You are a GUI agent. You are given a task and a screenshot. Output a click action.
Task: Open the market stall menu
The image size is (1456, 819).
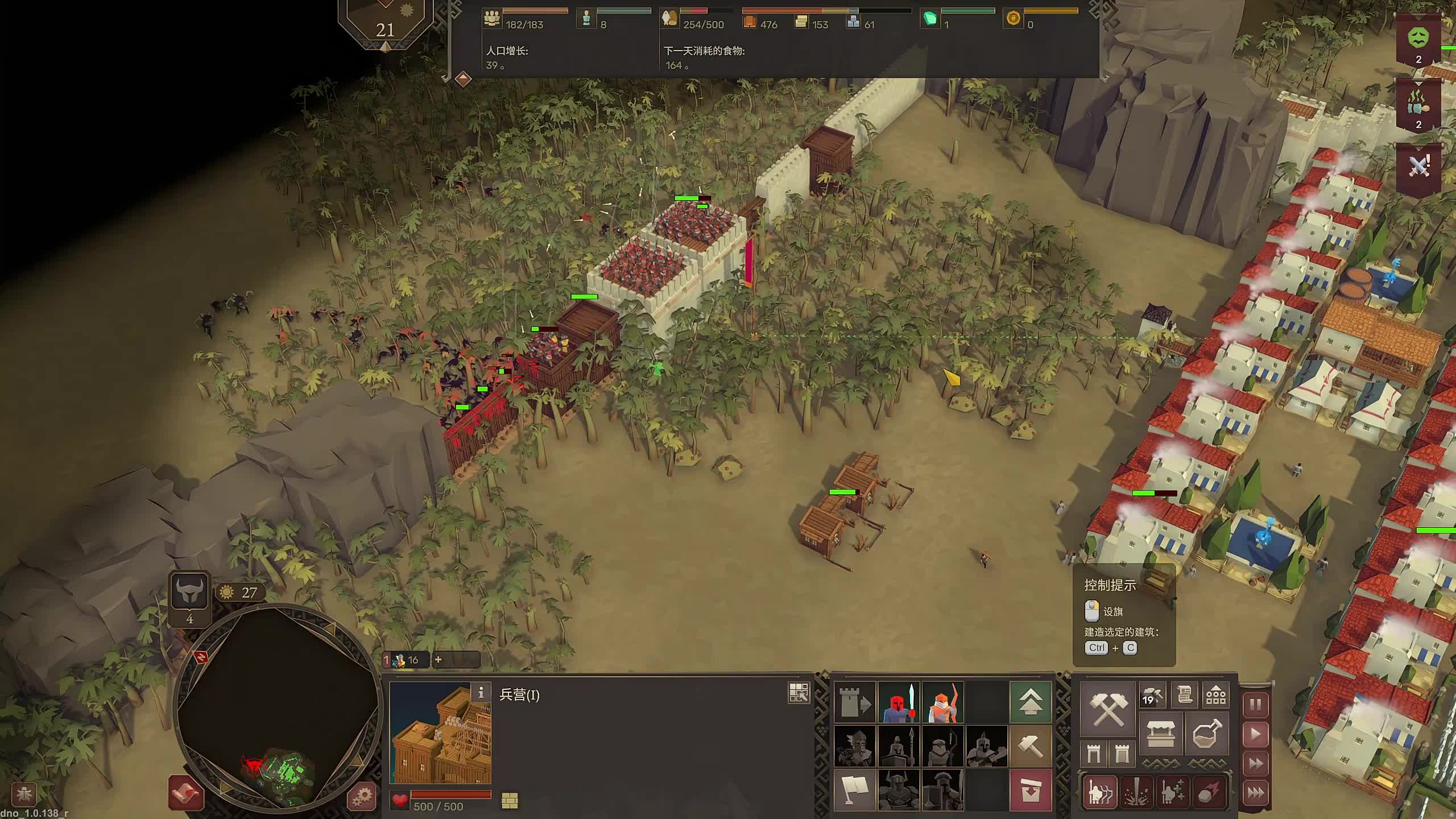(1161, 734)
